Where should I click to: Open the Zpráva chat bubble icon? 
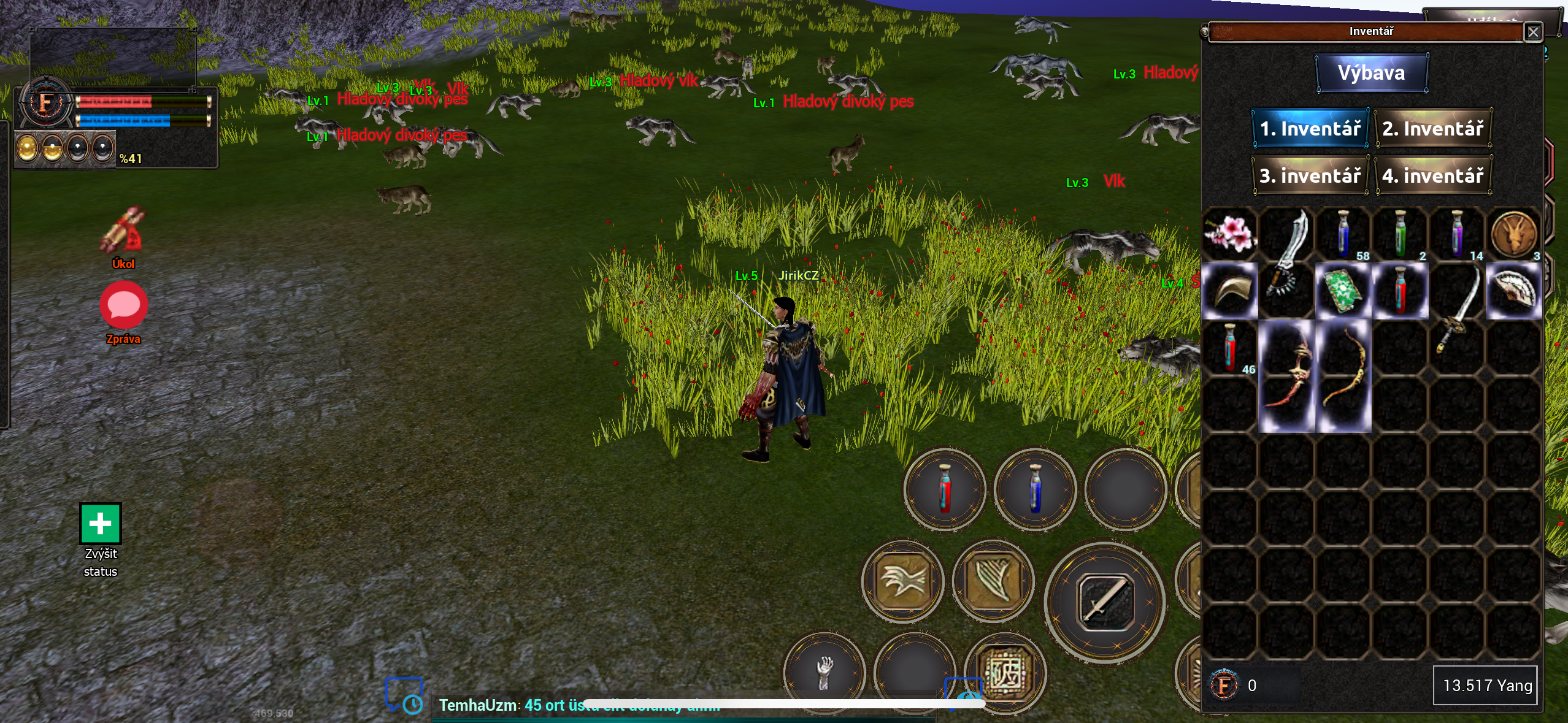123,305
